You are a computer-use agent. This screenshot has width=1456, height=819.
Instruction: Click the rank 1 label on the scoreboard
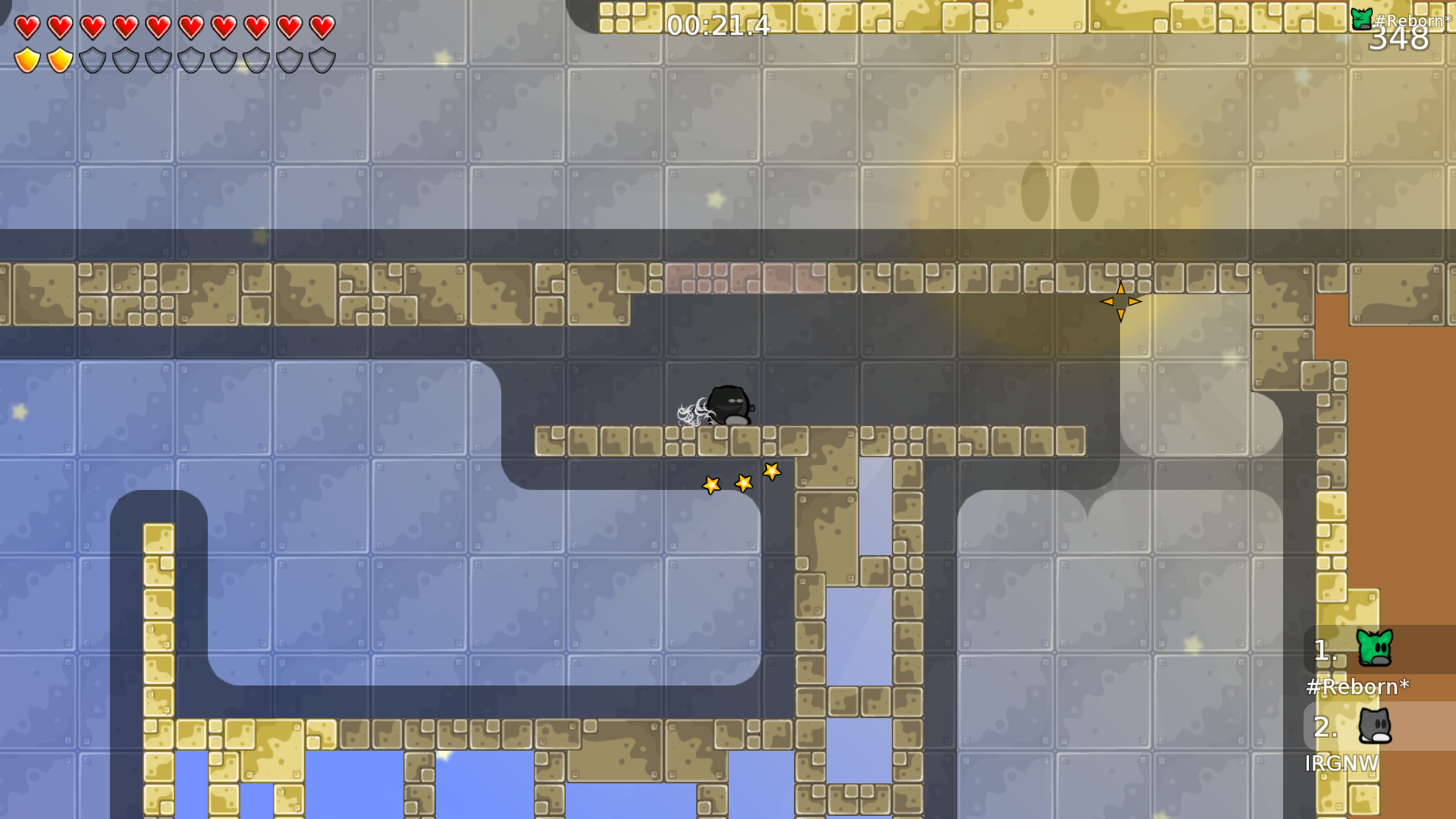coord(1323,650)
